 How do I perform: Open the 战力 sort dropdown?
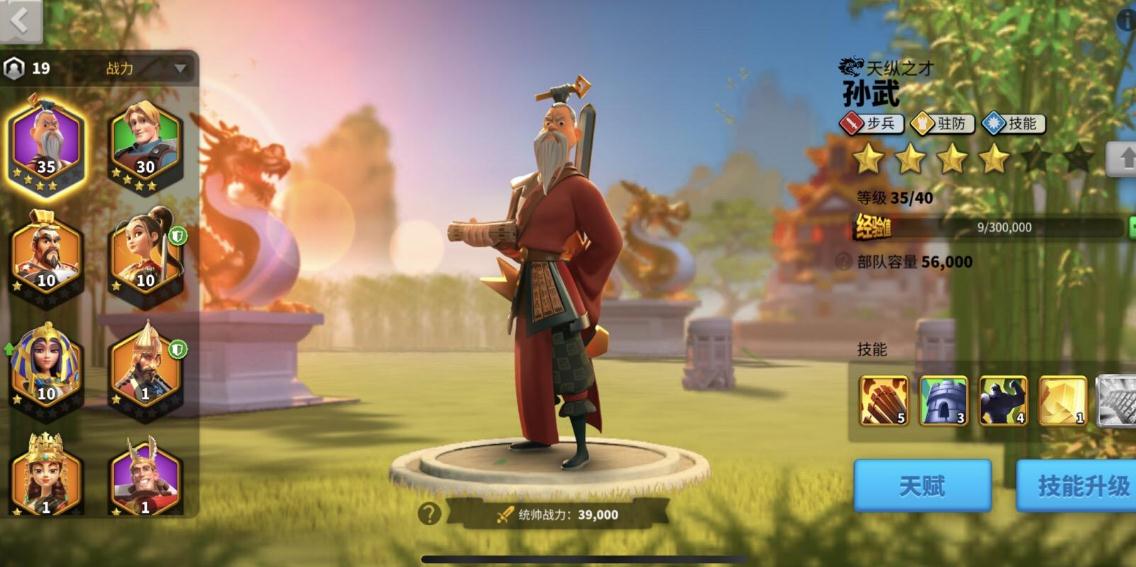[180, 69]
